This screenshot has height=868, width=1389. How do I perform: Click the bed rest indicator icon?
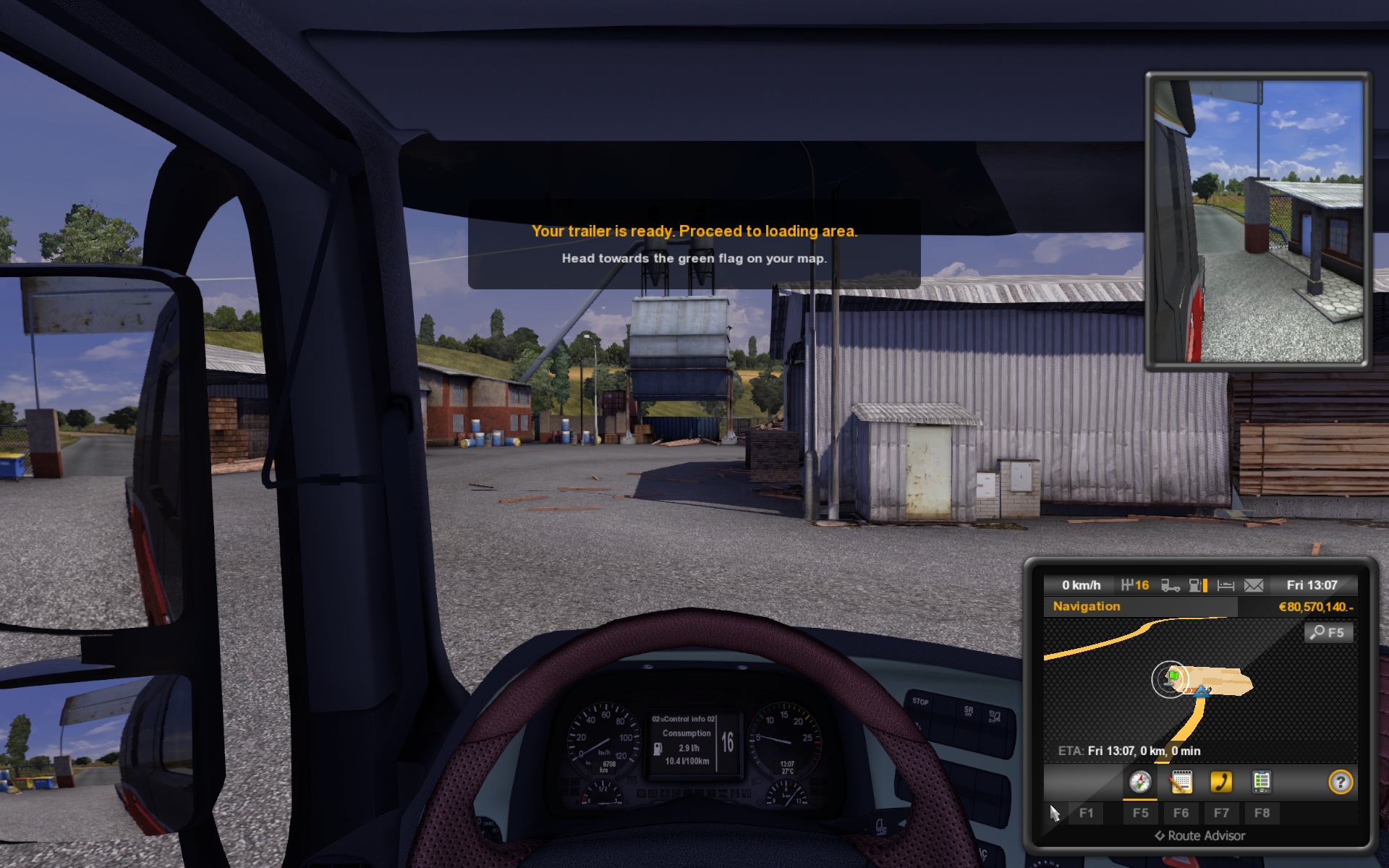(x=1226, y=585)
